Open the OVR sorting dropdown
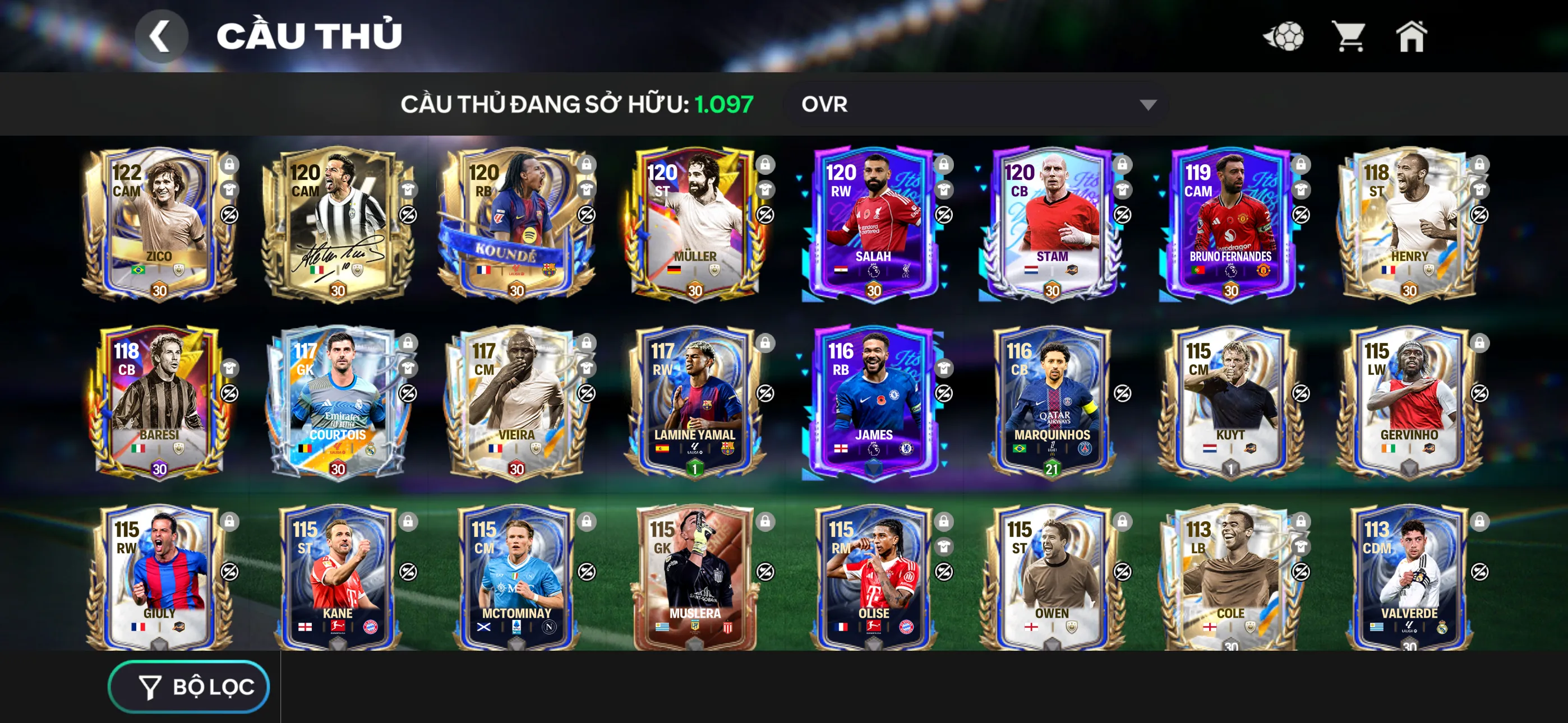This screenshot has height=723, width=1568. (974, 104)
